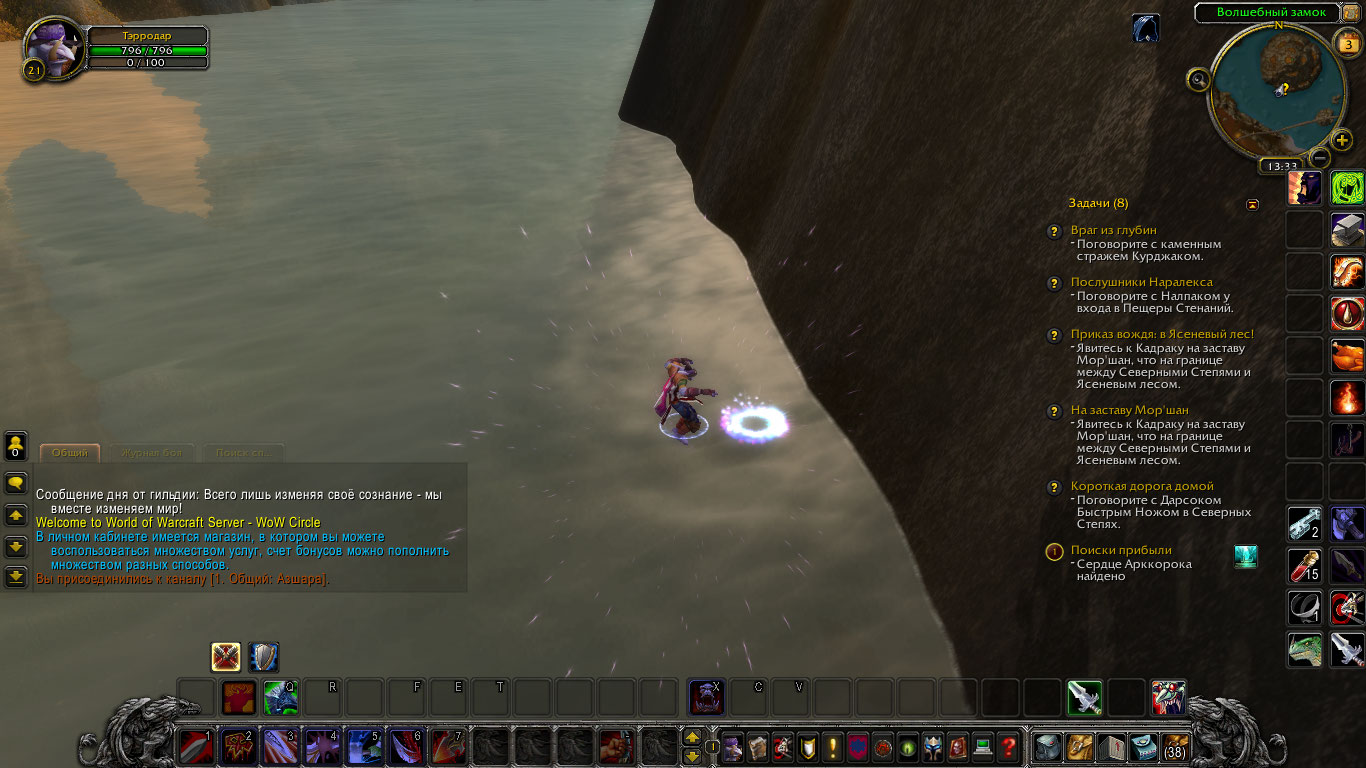The height and width of the screenshot is (768, 1366).
Task: Switch to the Общий chat tab
Action: coord(70,453)
